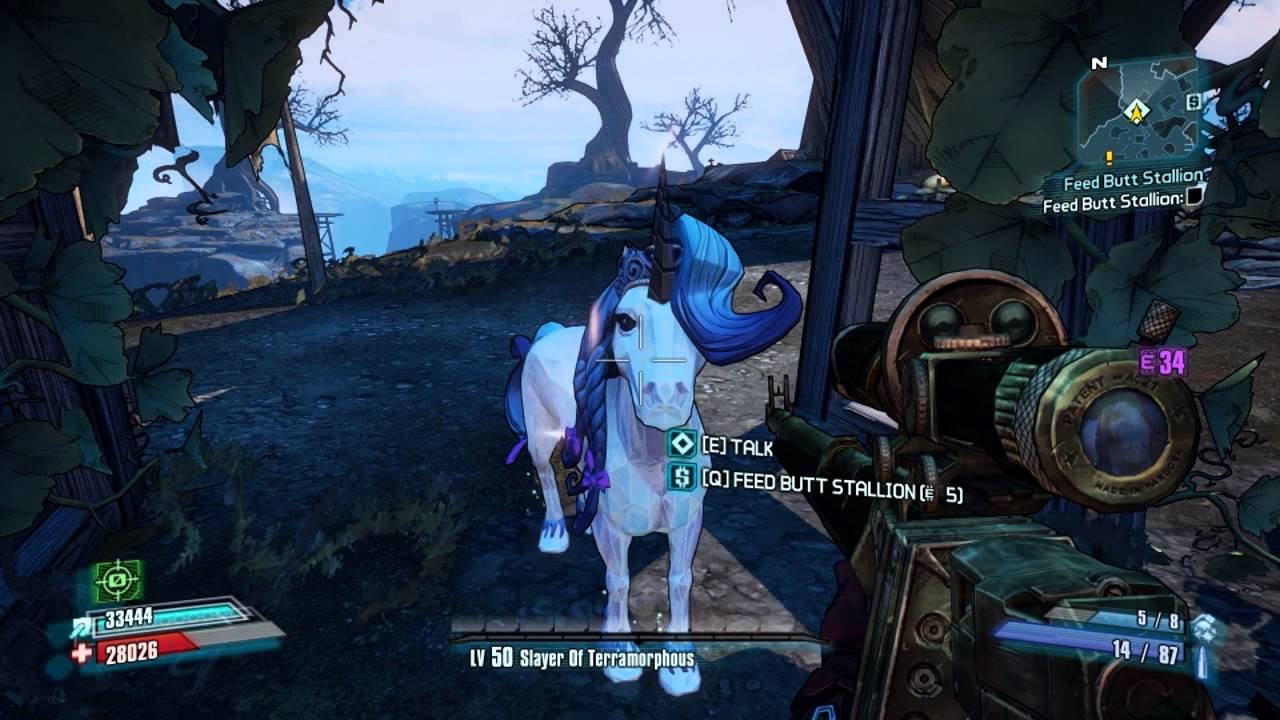Open the minimap in the corner
1280x720 pixels.
1137,108
